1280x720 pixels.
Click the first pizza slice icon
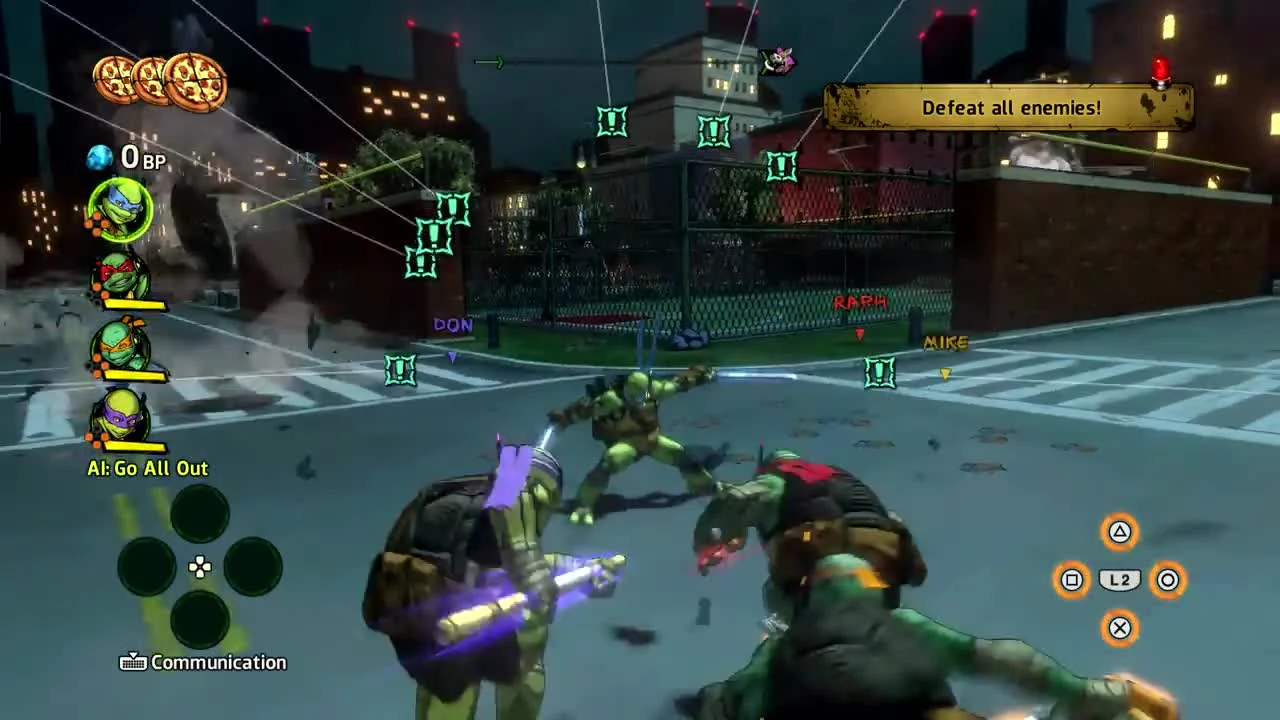pyautogui.click(x=115, y=78)
